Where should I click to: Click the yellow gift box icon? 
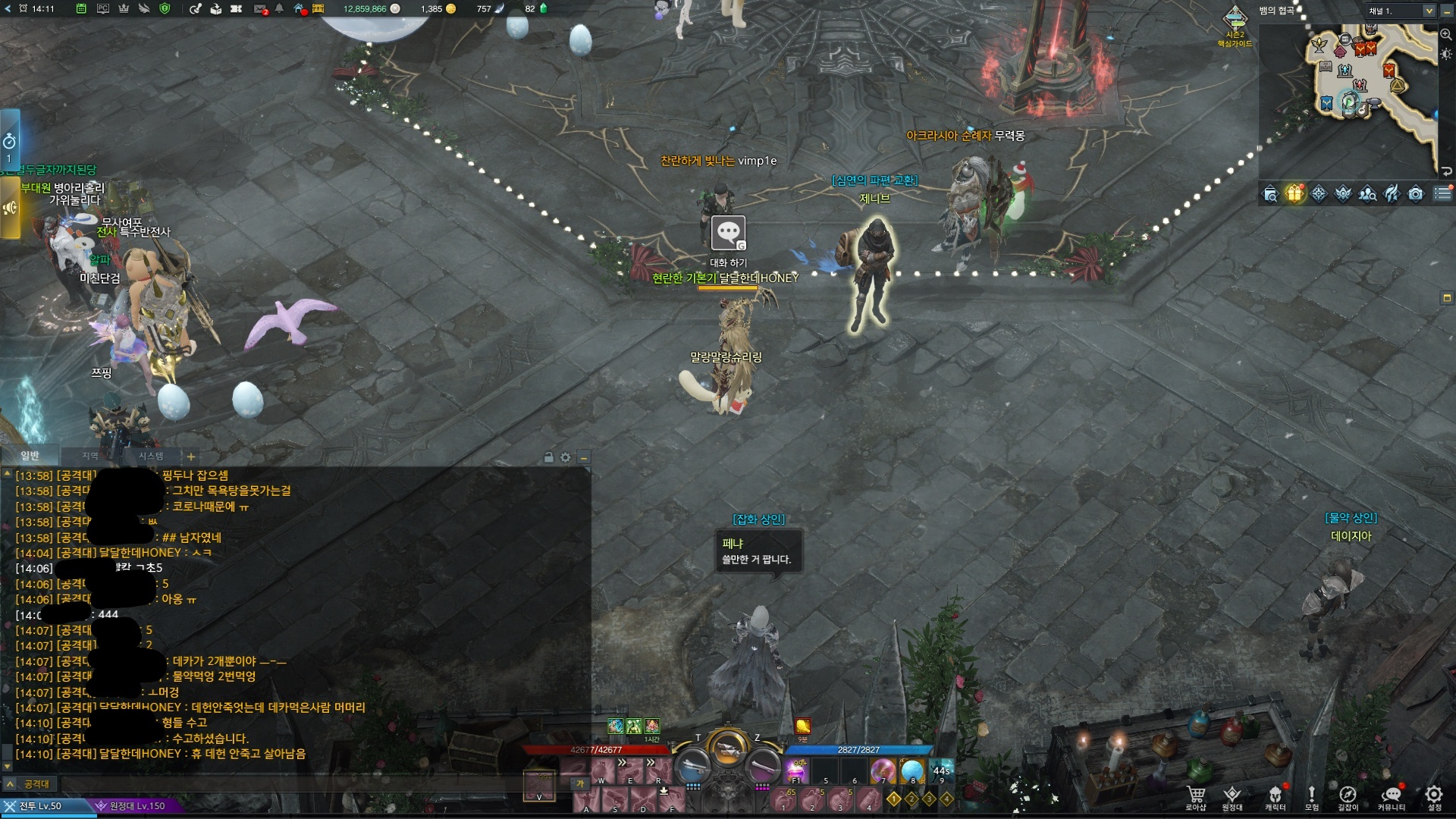click(1294, 194)
